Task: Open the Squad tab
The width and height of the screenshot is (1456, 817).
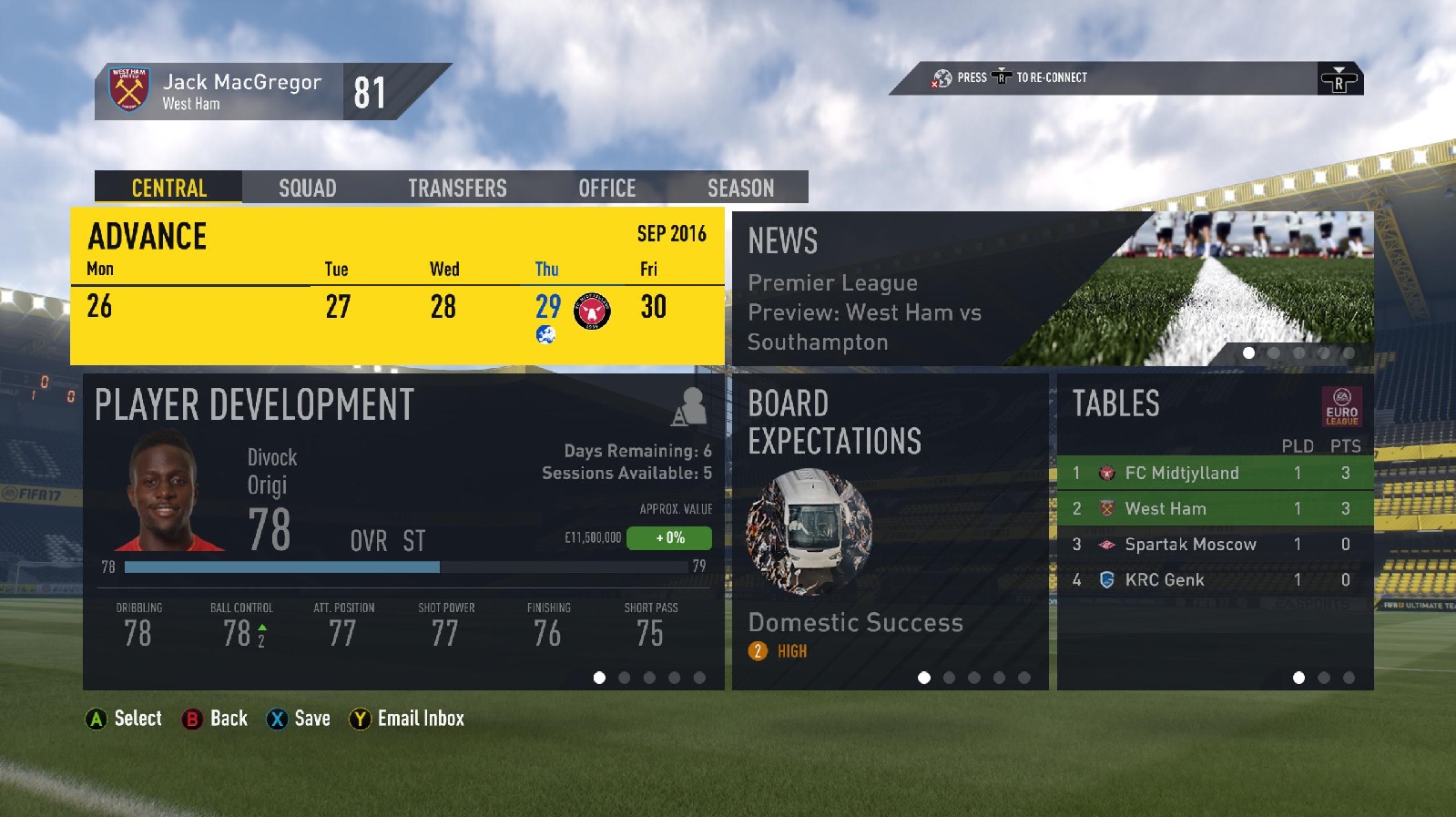Action: pos(307,188)
